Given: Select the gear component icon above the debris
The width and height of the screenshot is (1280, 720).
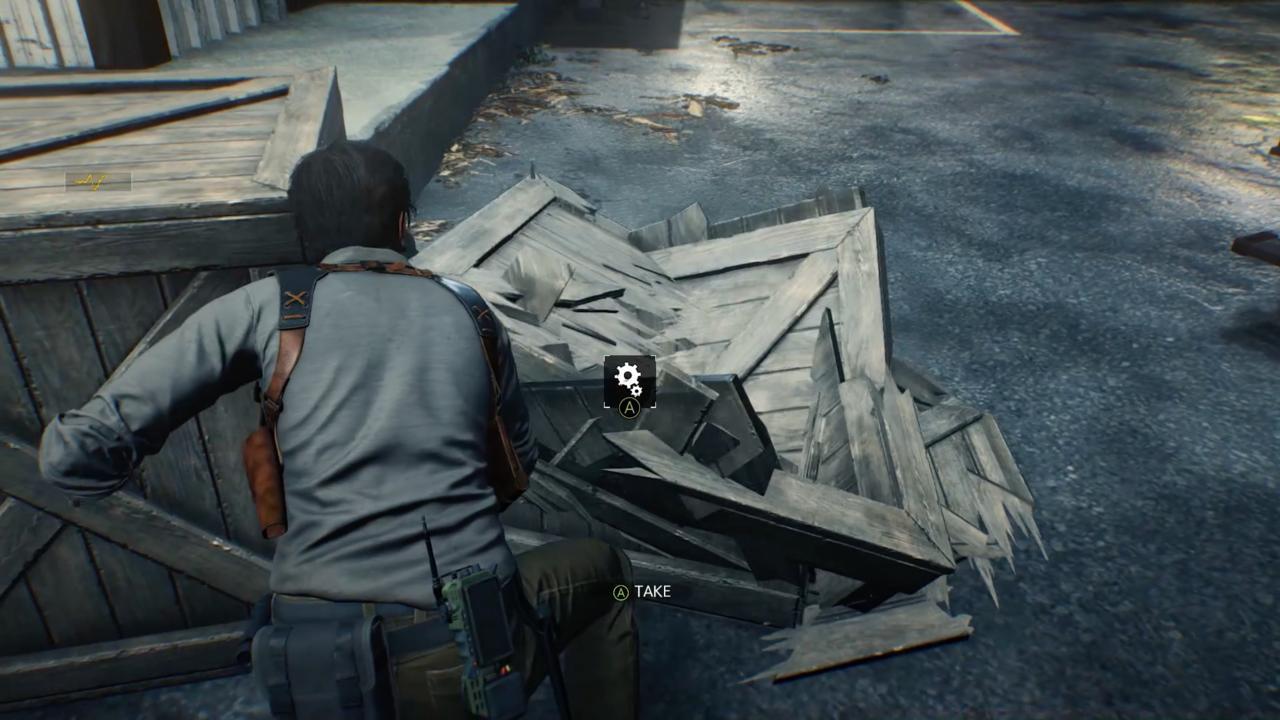Looking at the screenshot, I should (x=627, y=377).
